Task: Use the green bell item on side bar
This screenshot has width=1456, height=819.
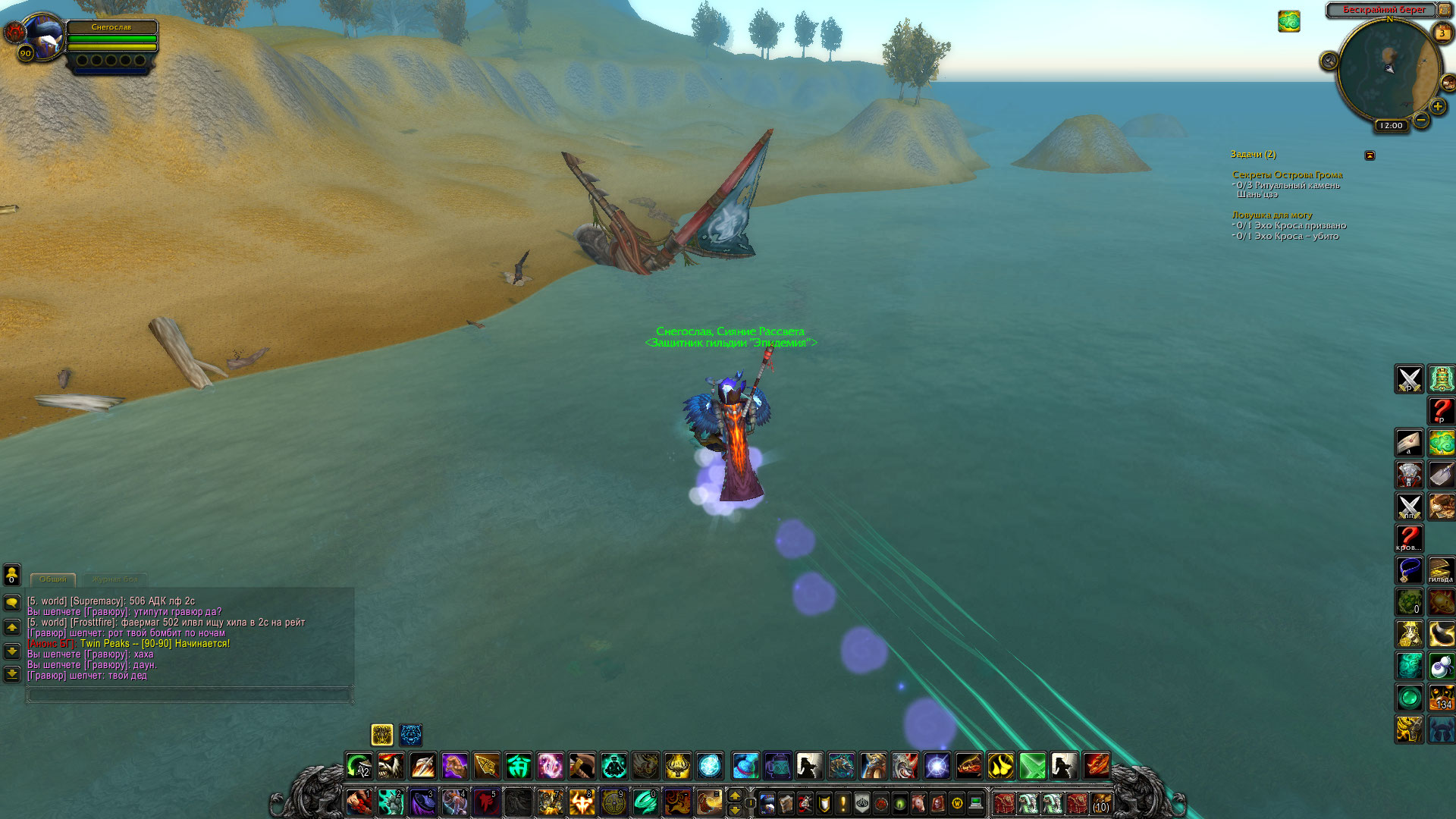Action: 1441,378
